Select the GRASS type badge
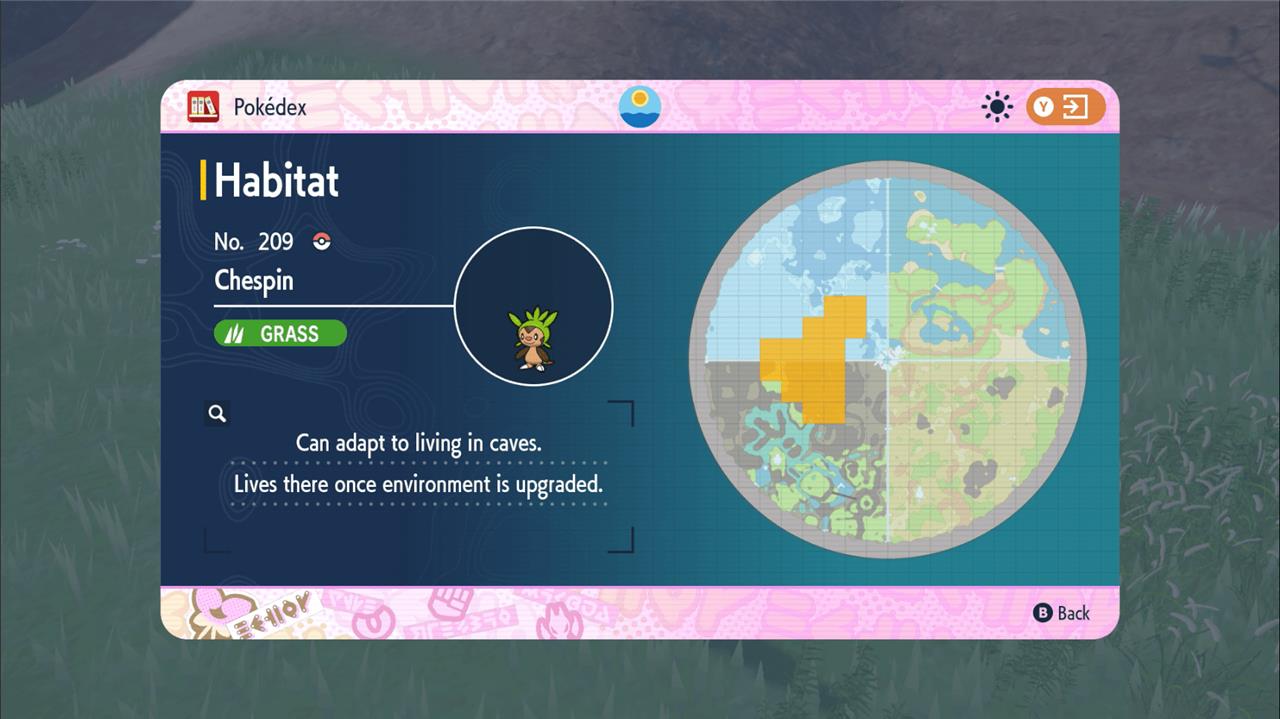This screenshot has height=719, width=1280. [x=280, y=333]
